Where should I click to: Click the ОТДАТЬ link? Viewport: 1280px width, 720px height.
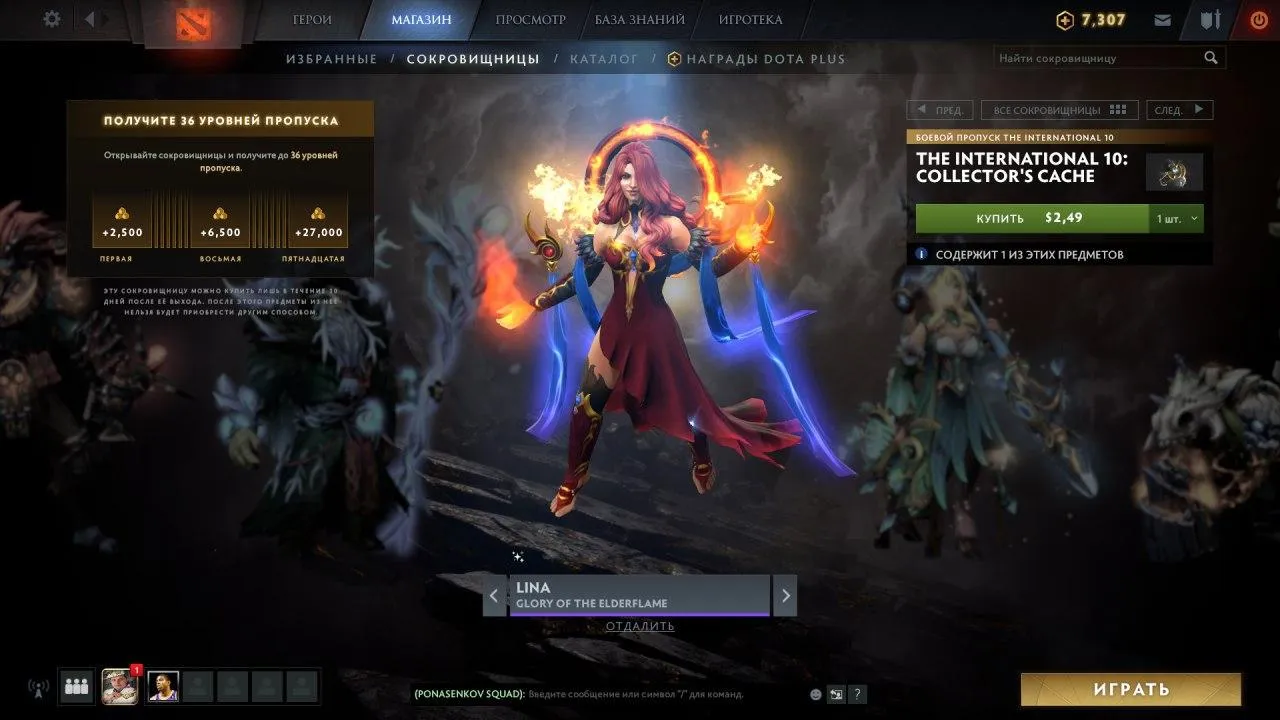(640, 627)
